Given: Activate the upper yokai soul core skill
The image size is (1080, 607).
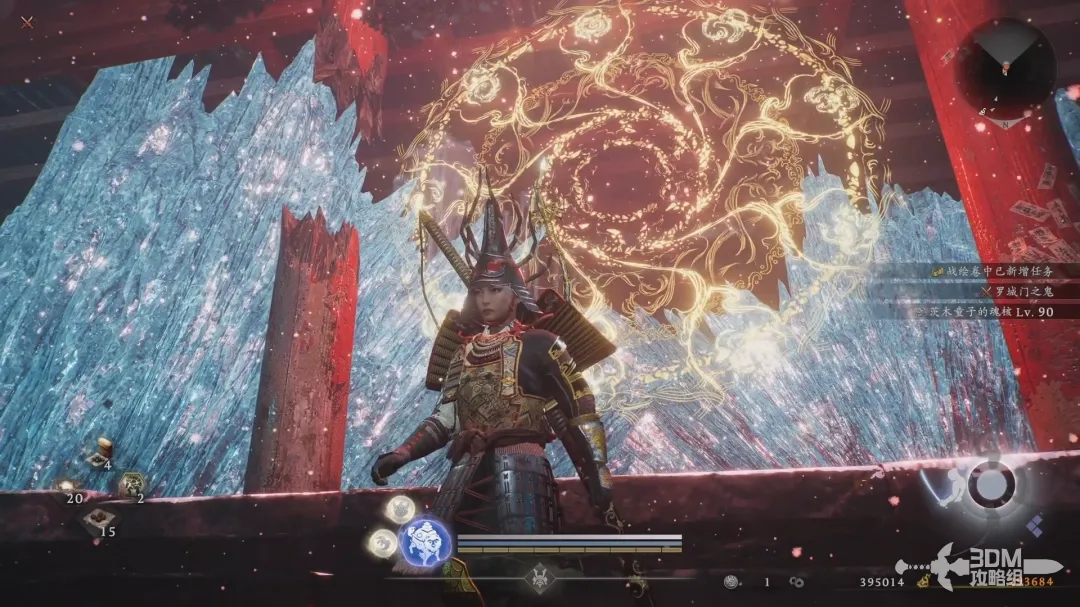Looking at the screenshot, I should (400, 508).
